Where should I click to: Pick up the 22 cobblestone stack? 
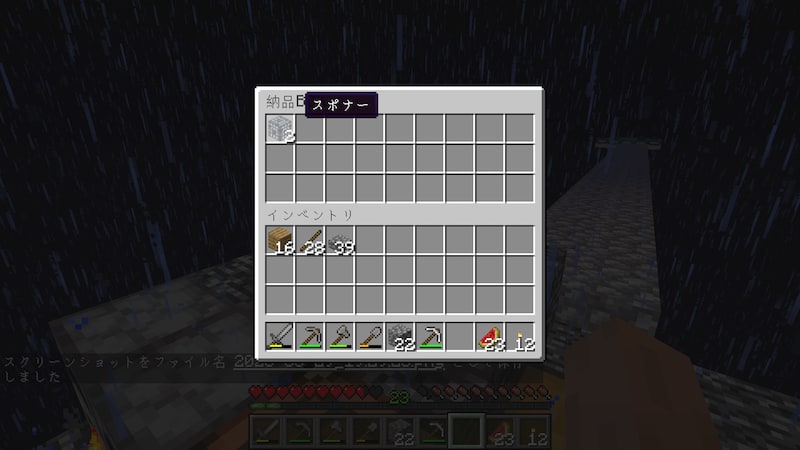tap(400, 337)
